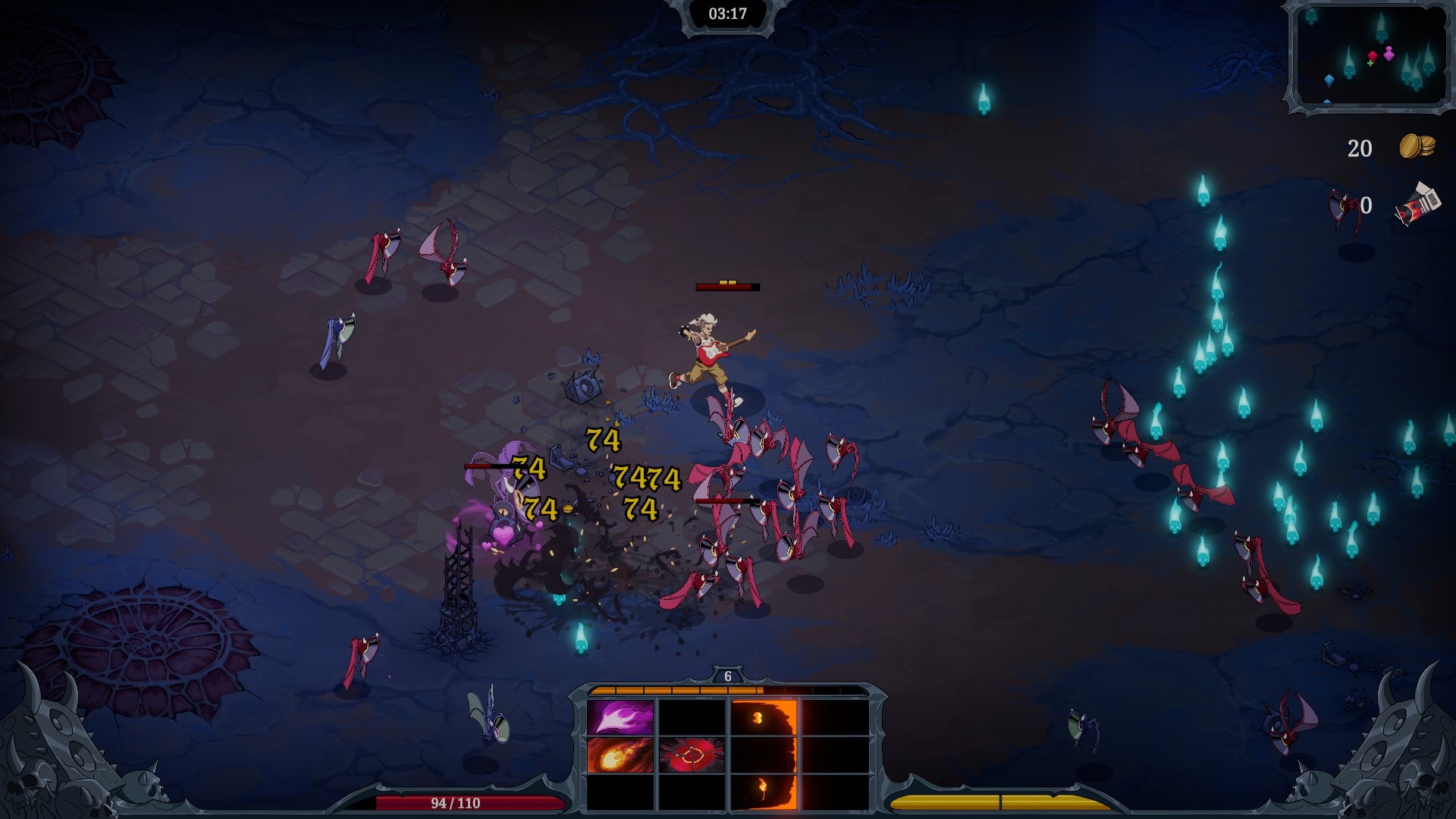Screen dimensions: 1456x819
Task: Click the gold coins icon
Action: 1416,146
